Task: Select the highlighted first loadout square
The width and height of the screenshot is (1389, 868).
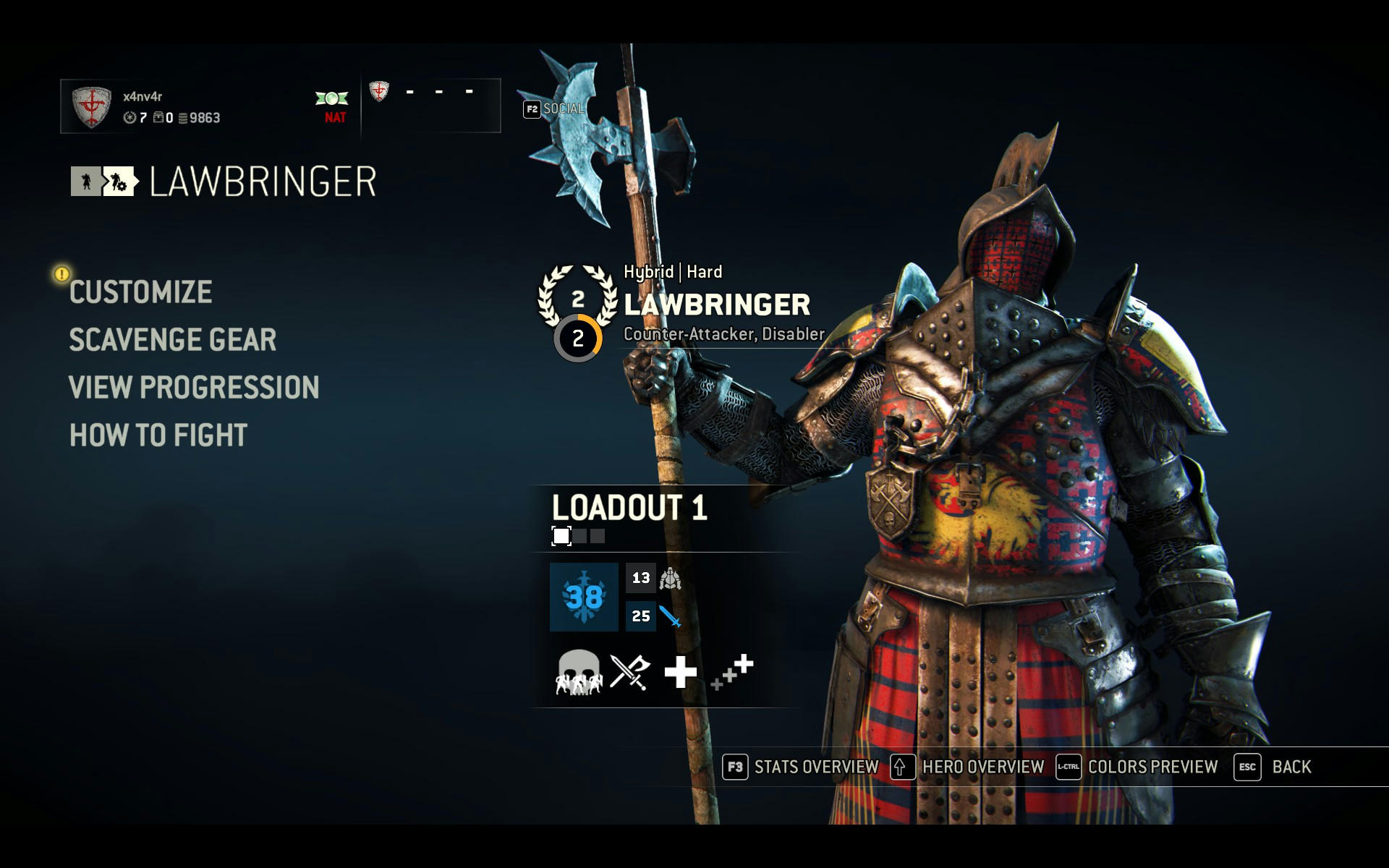Action: point(561,536)
